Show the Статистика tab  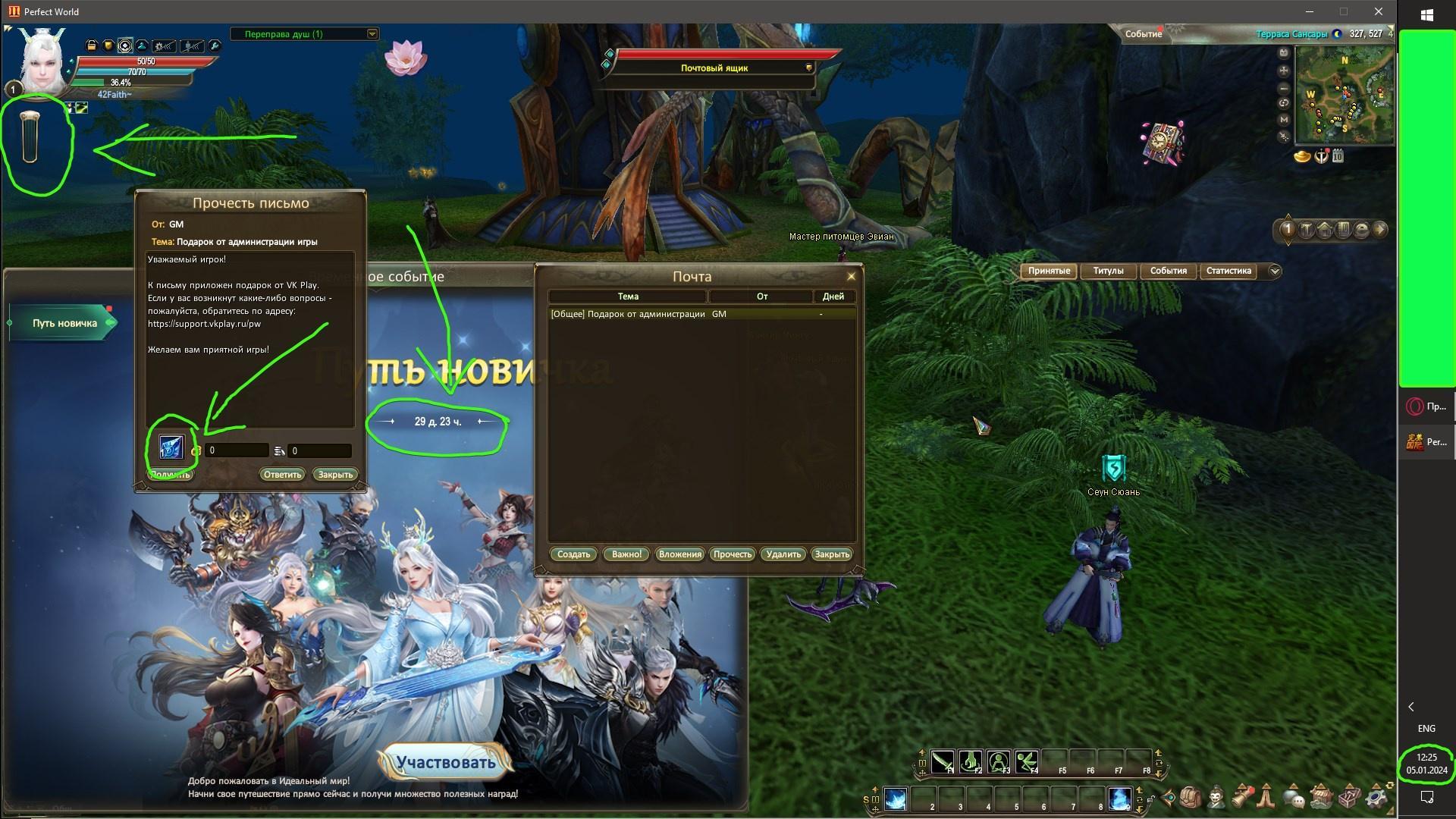pyautogui.click(x=1228, y=271)
